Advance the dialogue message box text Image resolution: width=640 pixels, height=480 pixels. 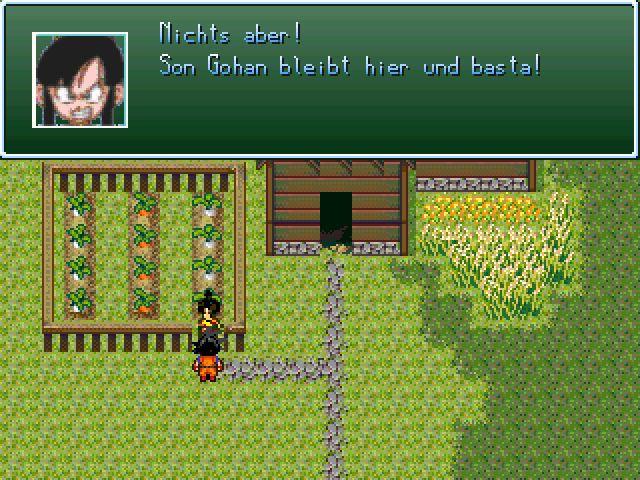(350, 80)
